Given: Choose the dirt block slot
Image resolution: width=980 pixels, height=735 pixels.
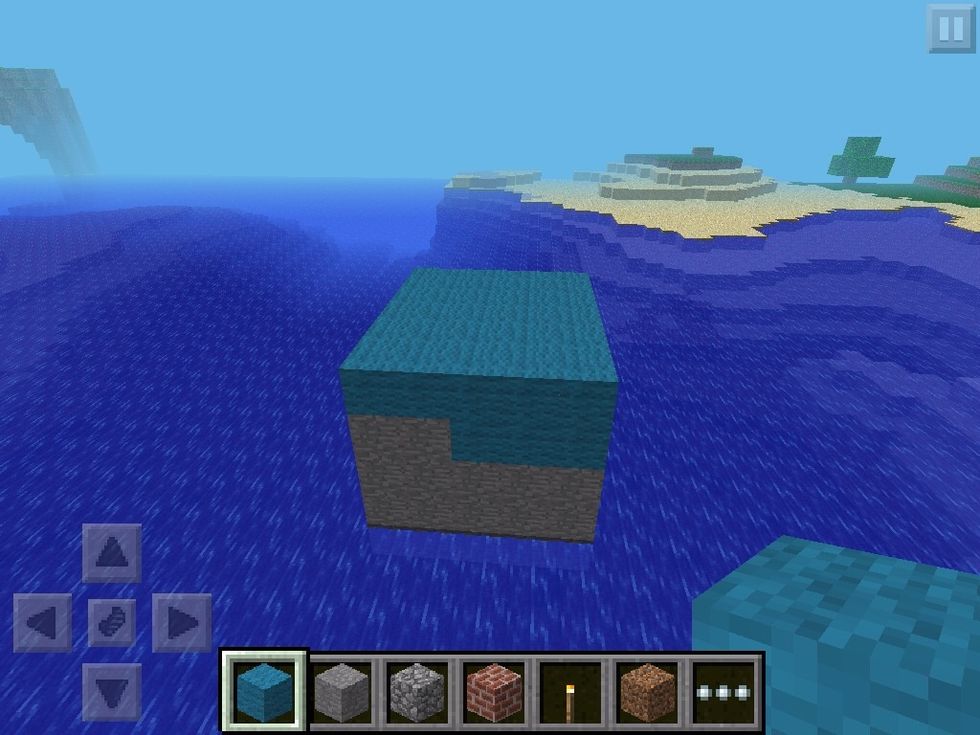Looking at the screenshot, I should click(648, 690).
